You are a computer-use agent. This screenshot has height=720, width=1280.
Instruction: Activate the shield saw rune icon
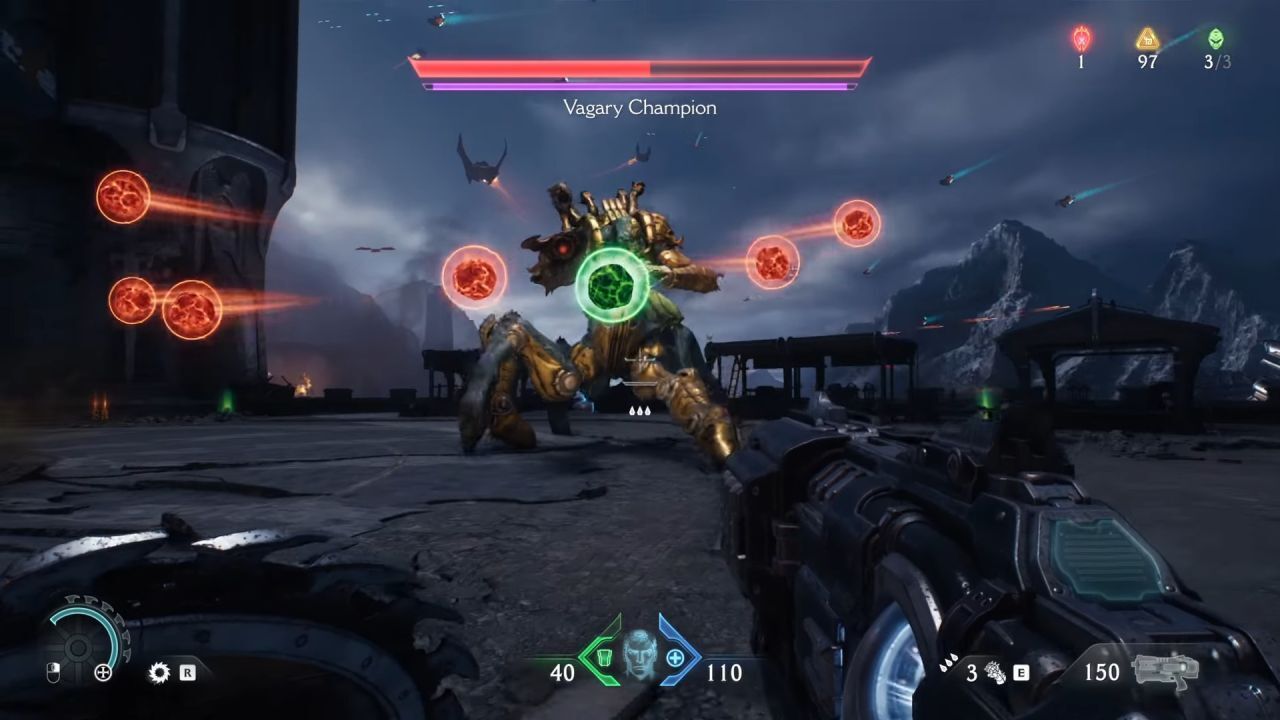(x=159, y=672)
